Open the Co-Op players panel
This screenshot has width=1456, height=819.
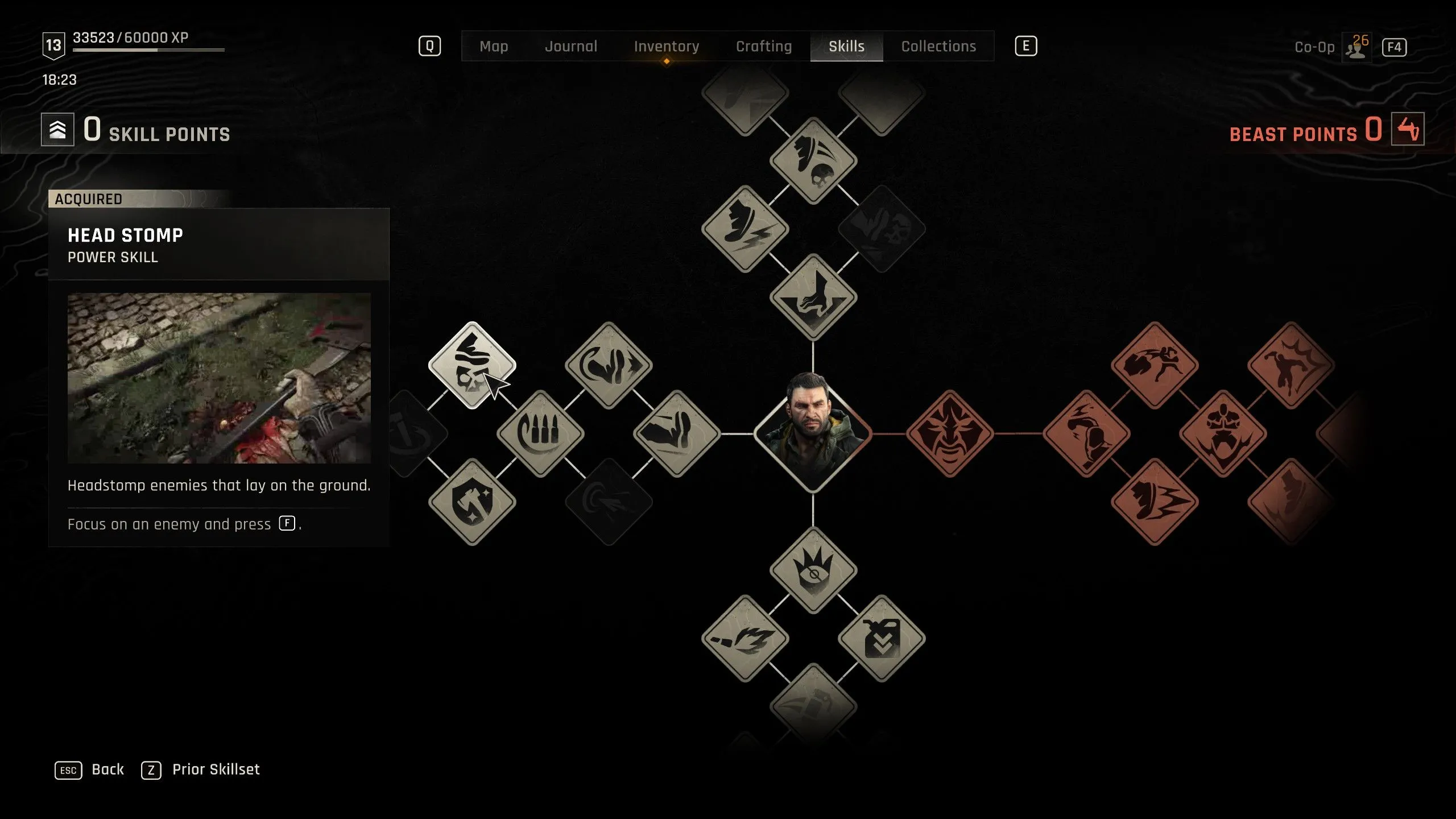pyautogui.click(x=1356, y=47)
